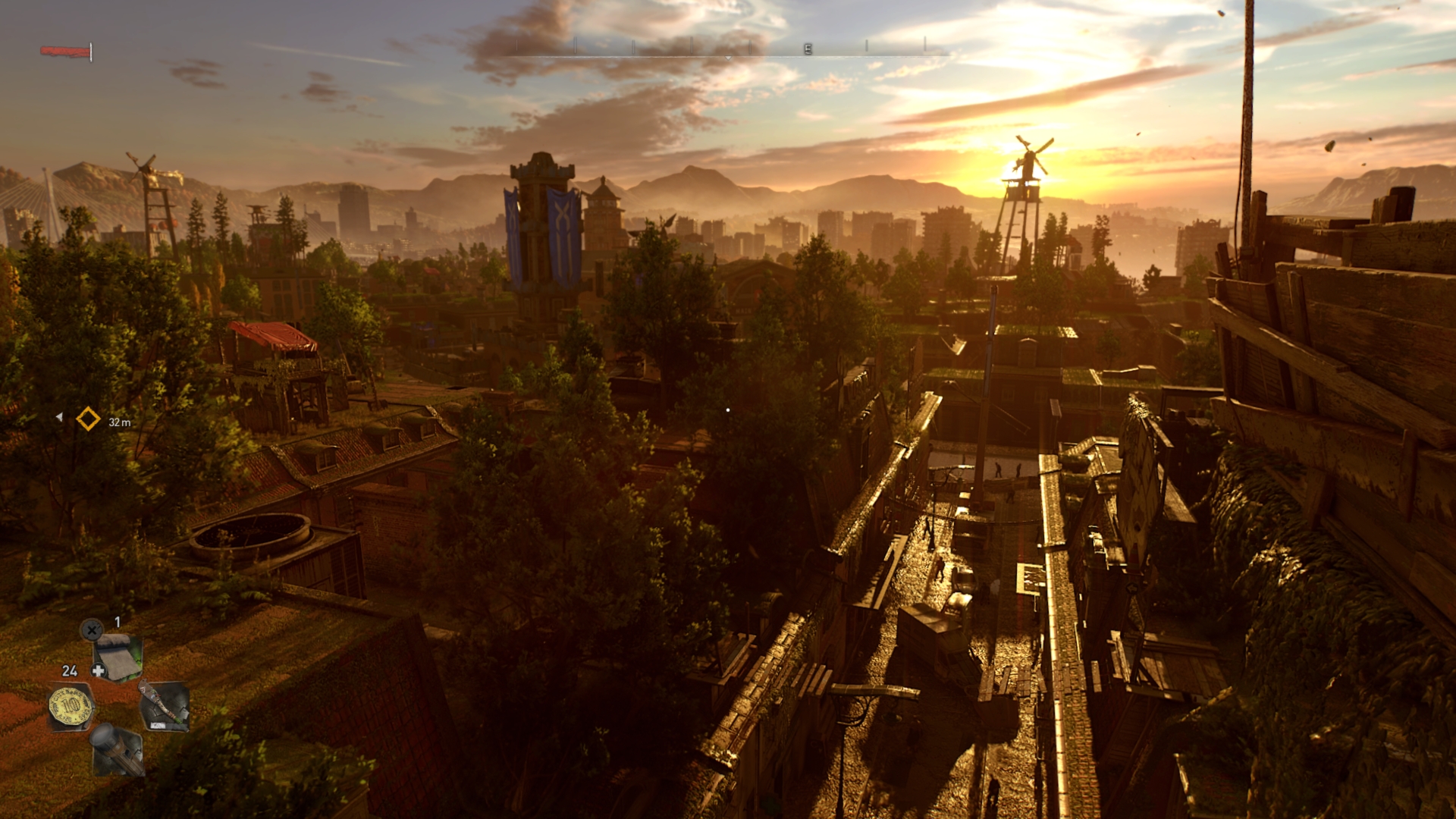Screen dimensions: 1456x819
Task: Choose the gold coin throwable slot
Action: [71, 706]
